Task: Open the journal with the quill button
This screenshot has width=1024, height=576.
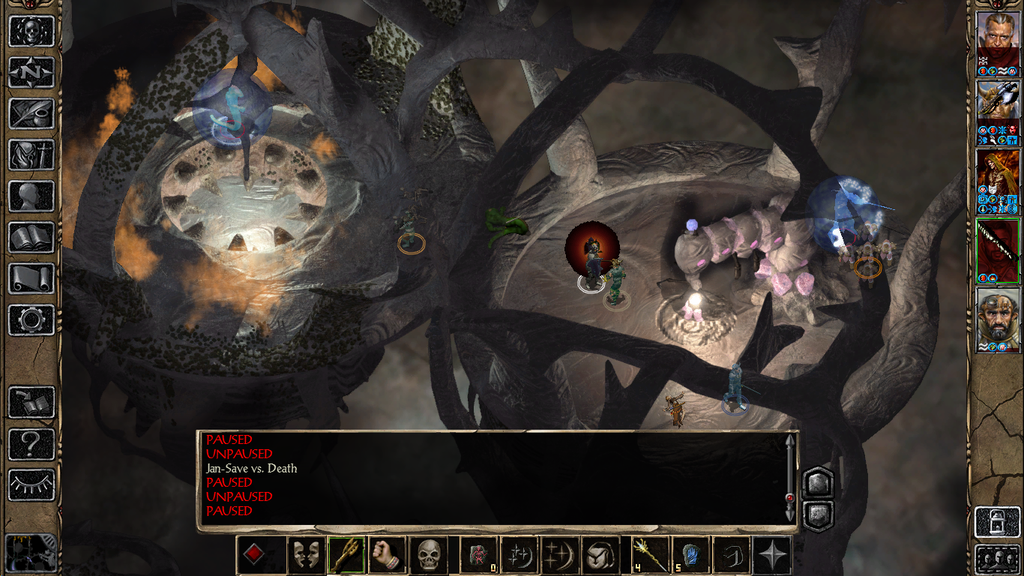Action: (x=31, y=113)
